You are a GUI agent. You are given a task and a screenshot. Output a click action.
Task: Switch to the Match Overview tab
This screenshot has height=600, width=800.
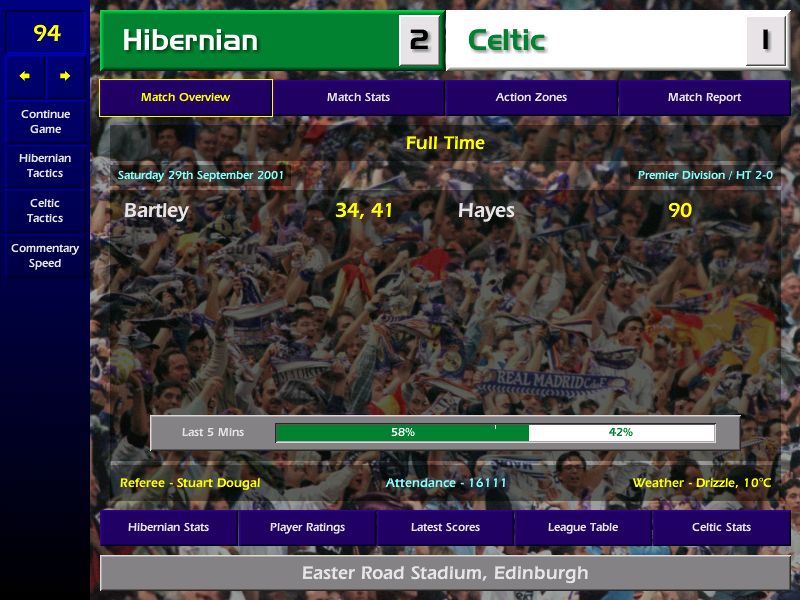coord(185,98)
